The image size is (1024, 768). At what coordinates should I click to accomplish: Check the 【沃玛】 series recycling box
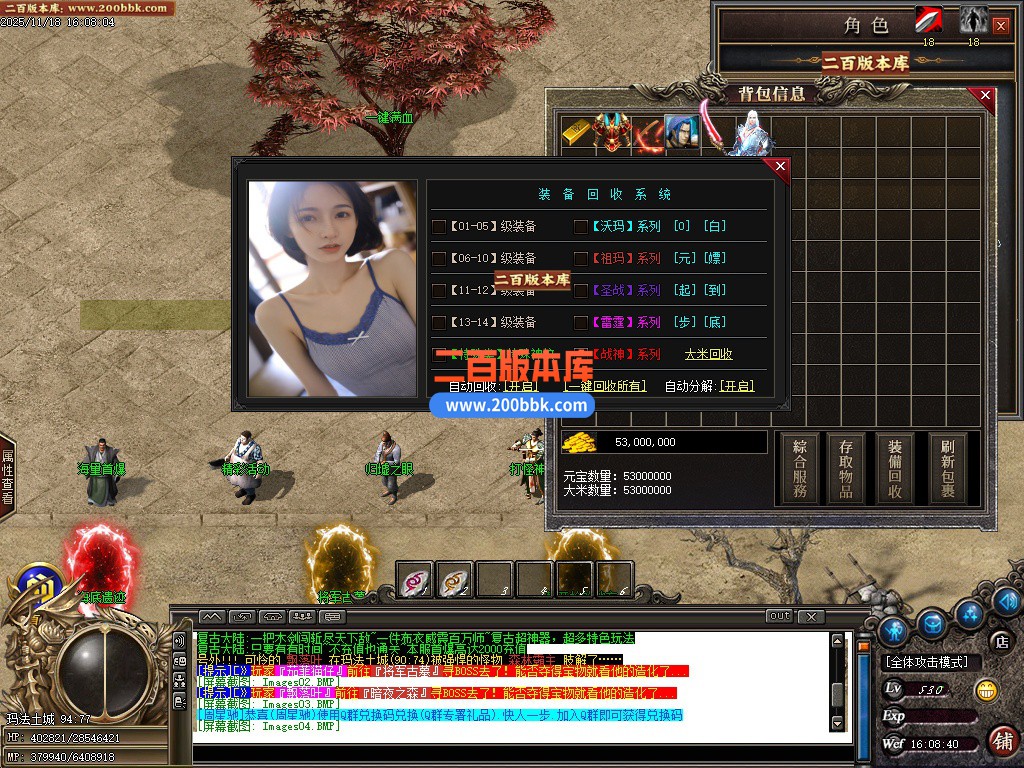click(x=581, y=226)
